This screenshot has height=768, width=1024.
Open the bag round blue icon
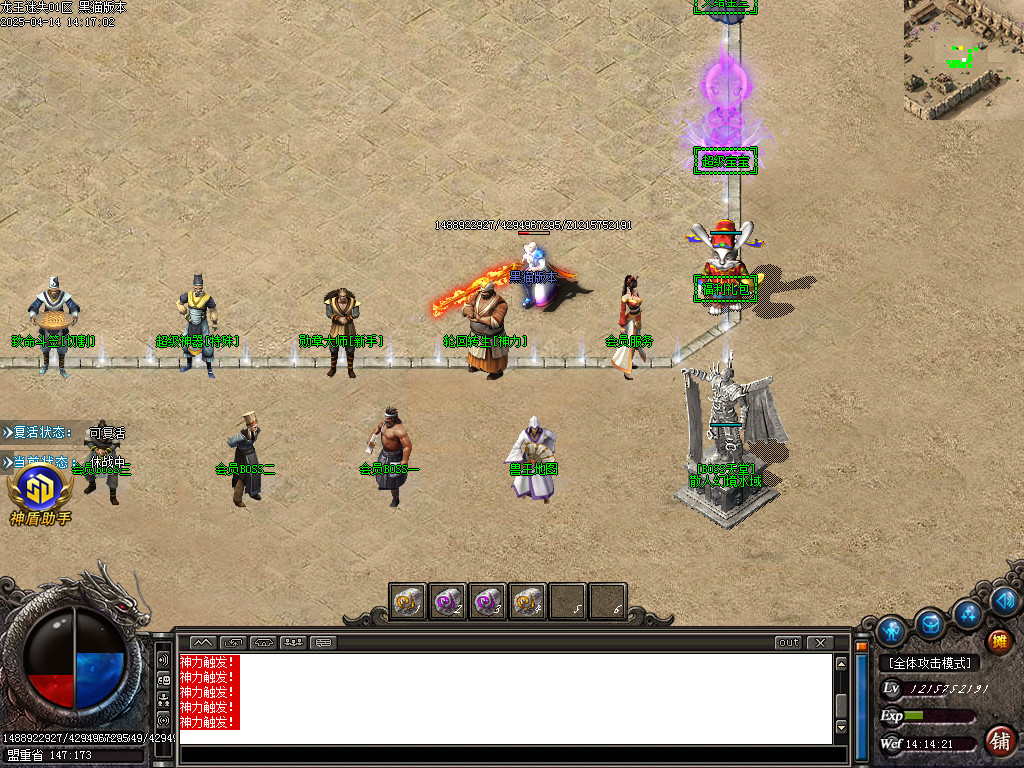pyautogui.click(x=930, y=623)
